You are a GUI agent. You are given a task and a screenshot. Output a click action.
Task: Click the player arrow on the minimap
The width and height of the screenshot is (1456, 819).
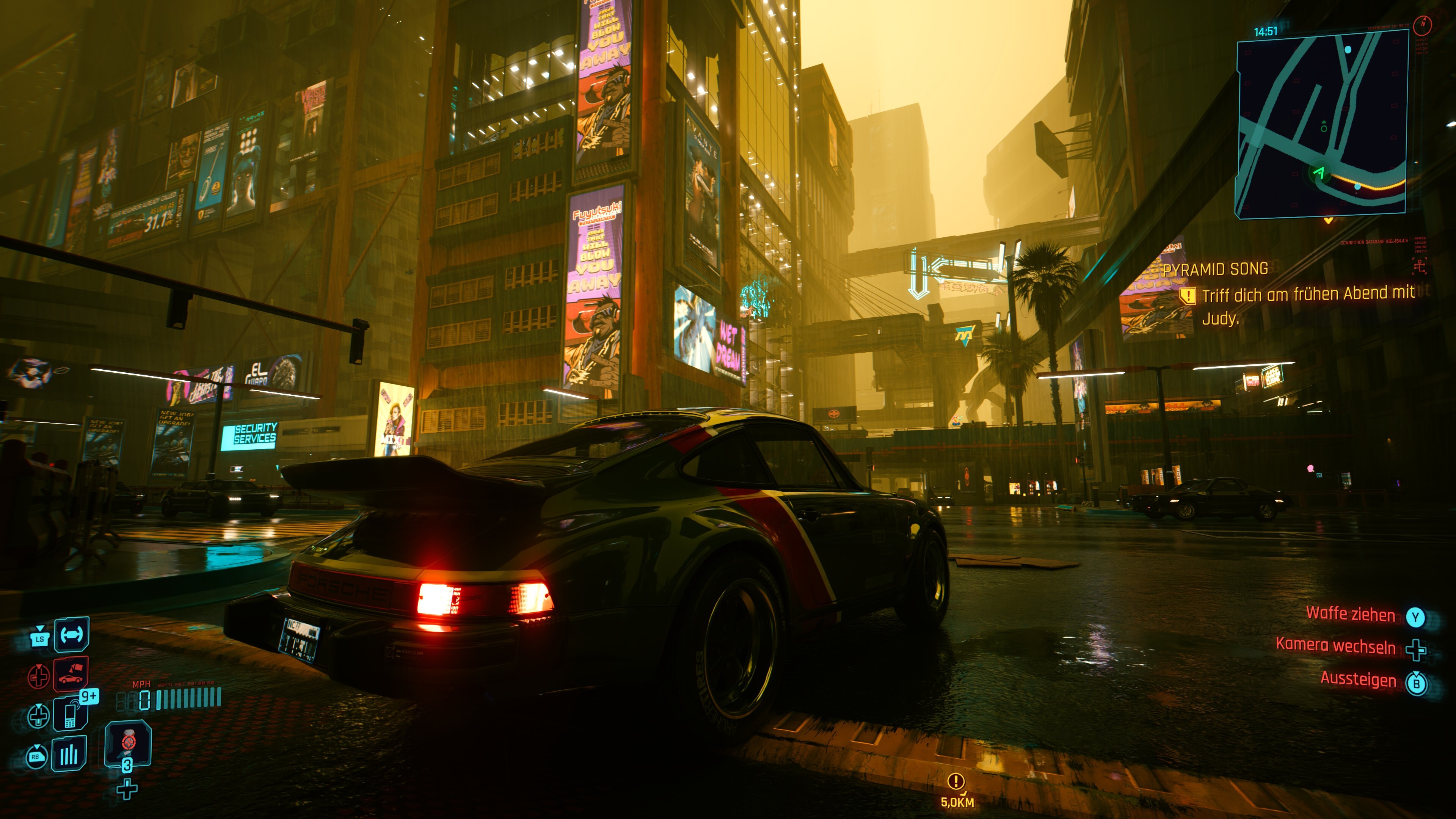pos(1320,172)
